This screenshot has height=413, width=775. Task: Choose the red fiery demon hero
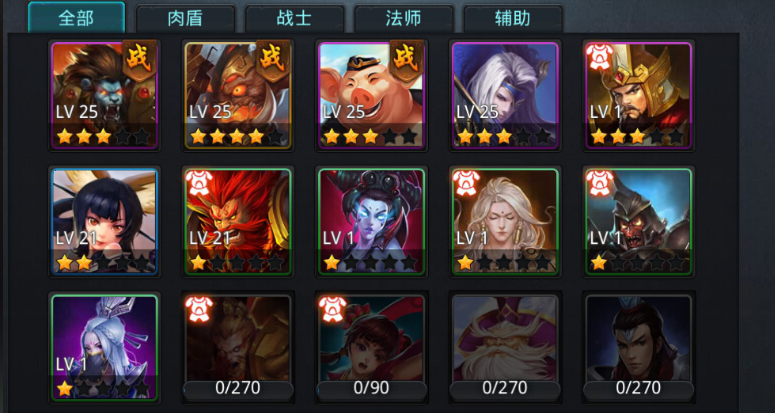238,221
